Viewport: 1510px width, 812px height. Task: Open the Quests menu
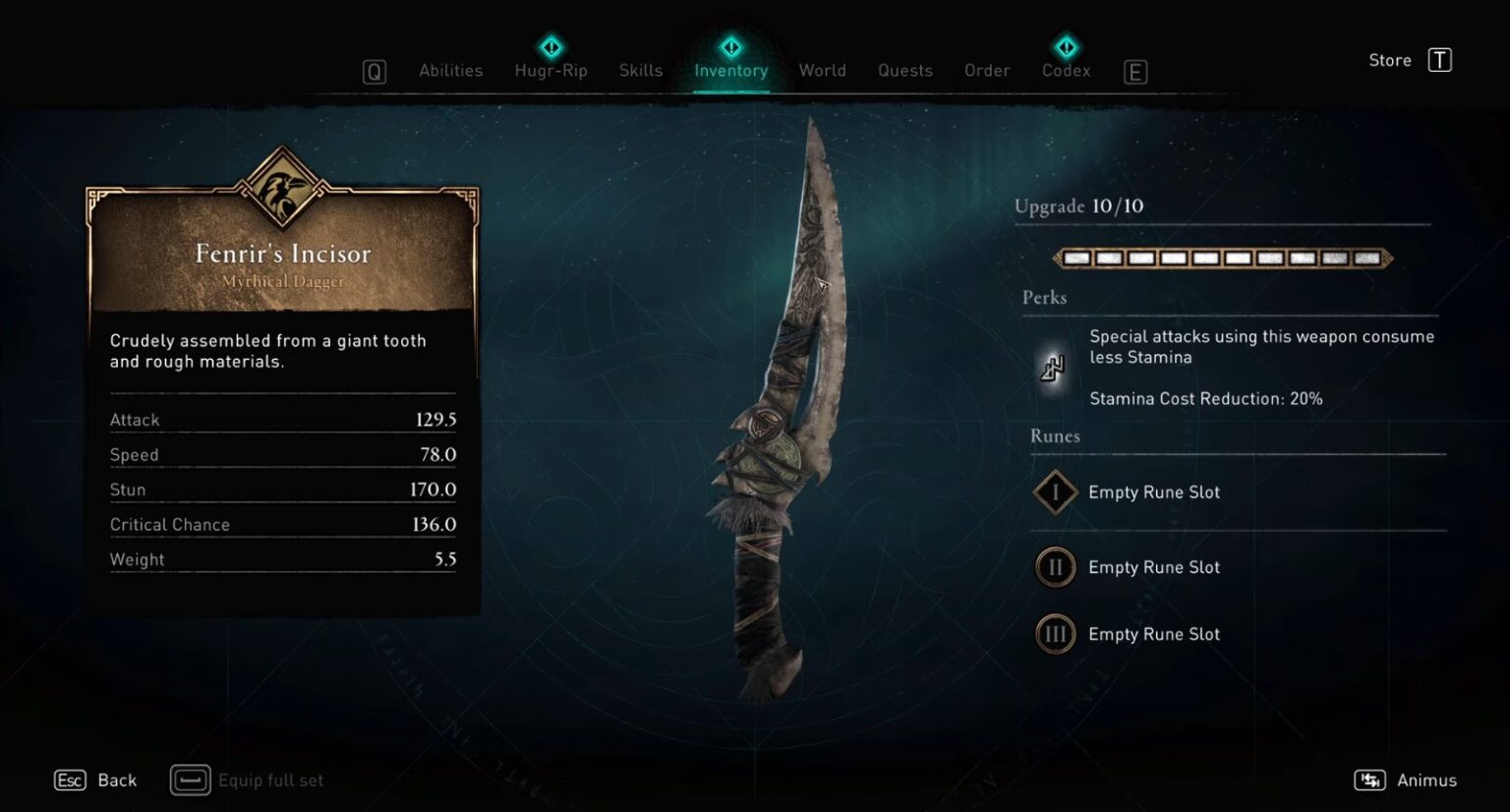click(904, 70)
